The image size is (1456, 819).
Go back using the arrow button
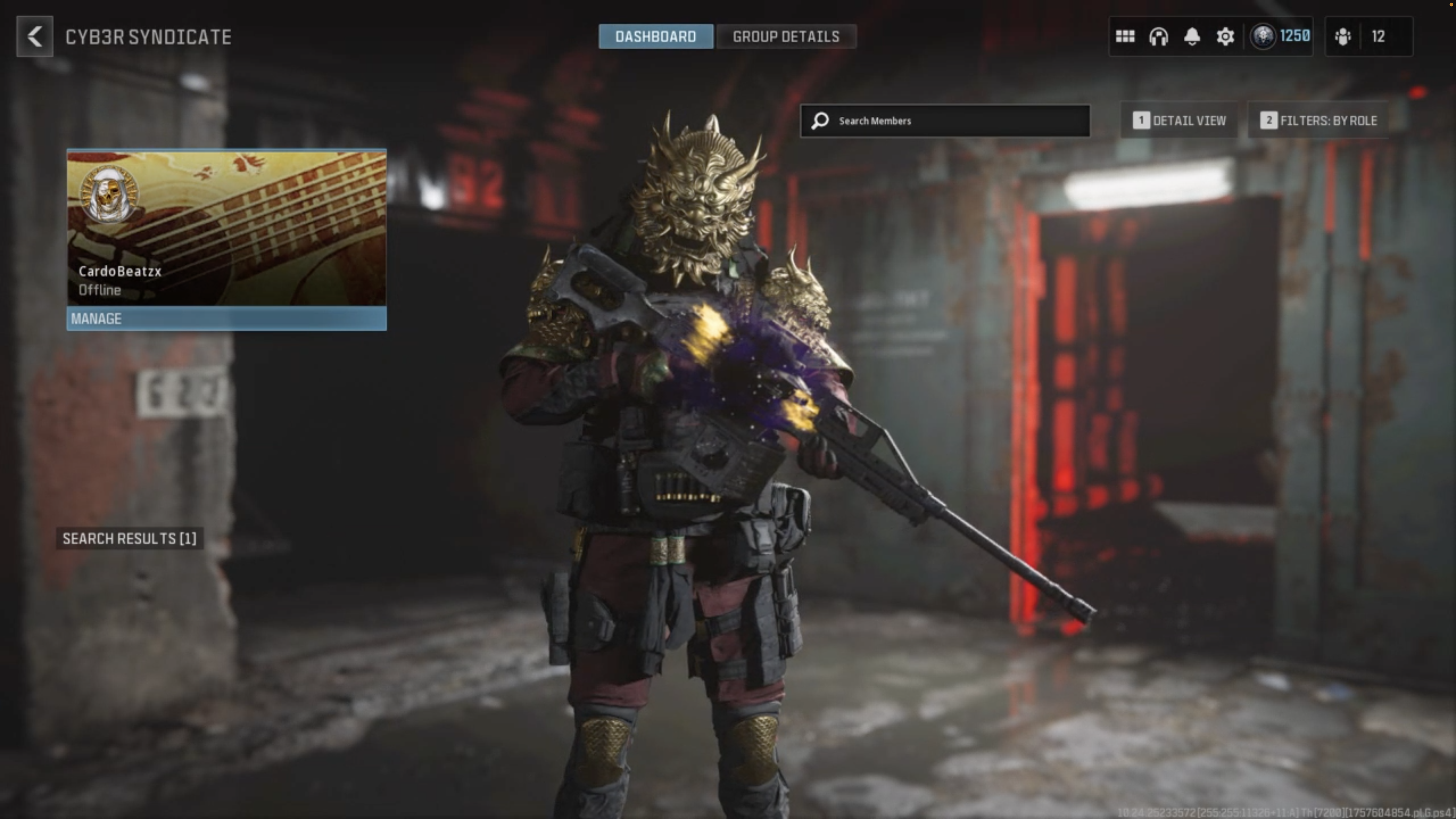coord(34,37)
